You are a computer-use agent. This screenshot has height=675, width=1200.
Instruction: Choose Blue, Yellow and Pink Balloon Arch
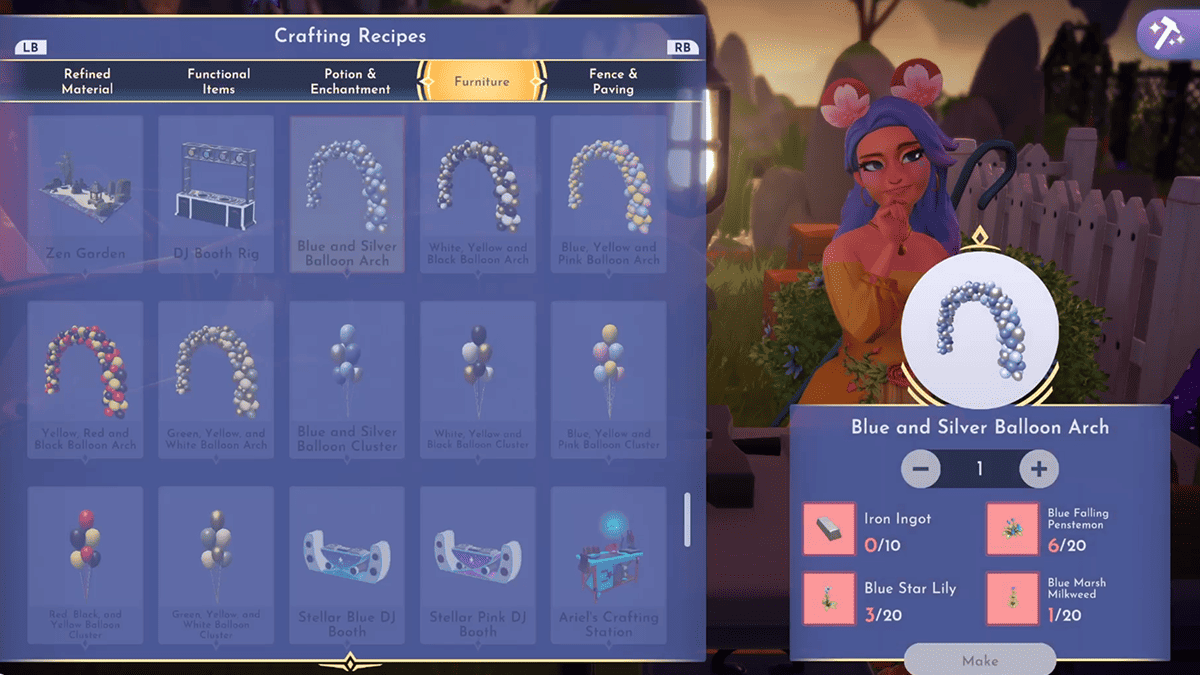coord(609,193)
